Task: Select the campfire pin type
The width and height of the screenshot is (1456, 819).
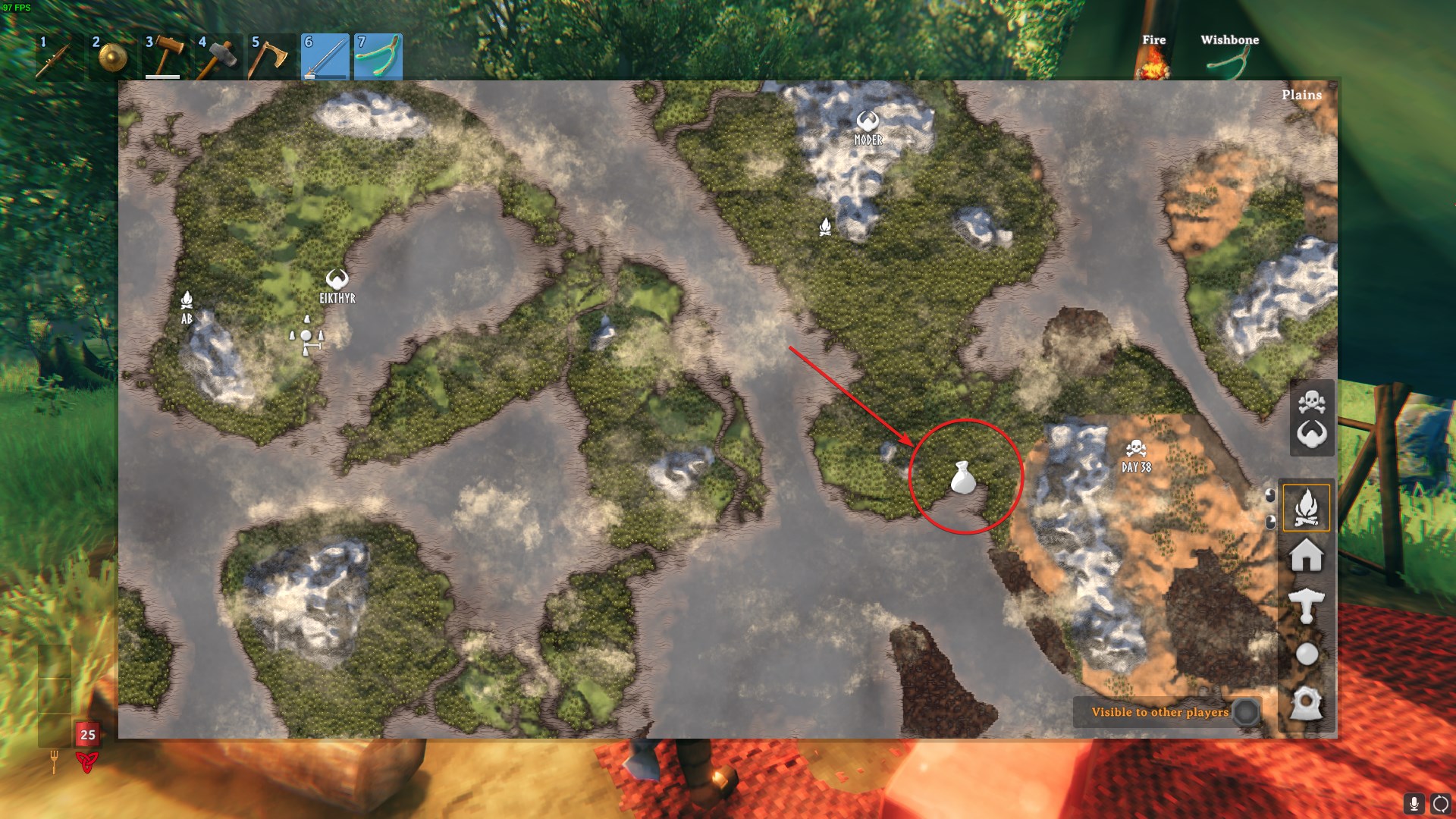Action: [x=1306, y=507]
